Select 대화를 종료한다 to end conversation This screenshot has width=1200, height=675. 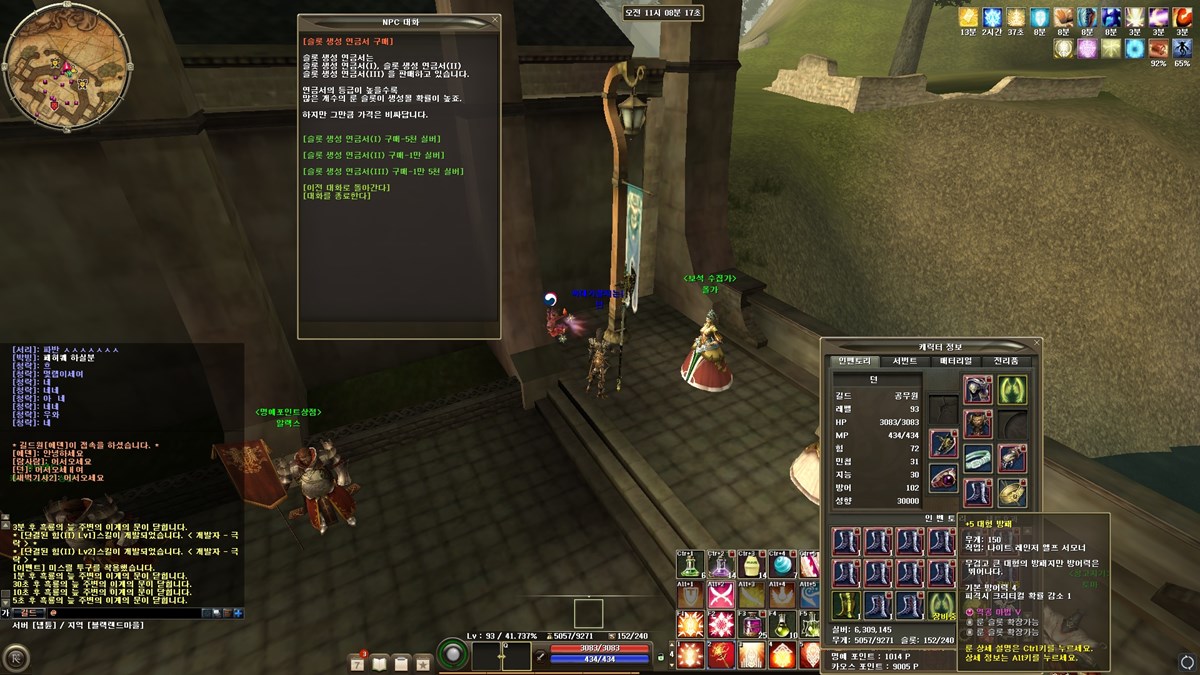pos(336,195)
